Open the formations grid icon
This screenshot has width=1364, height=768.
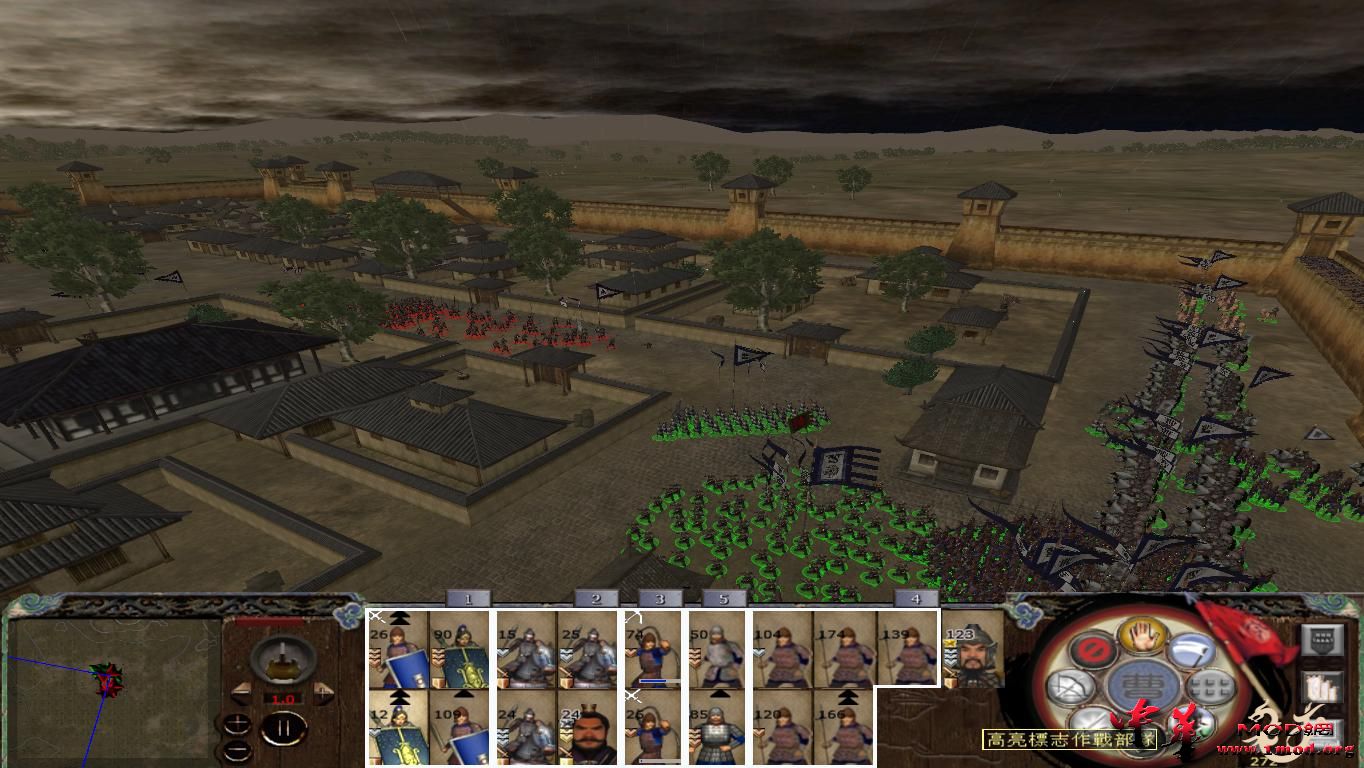(1210, 686)
